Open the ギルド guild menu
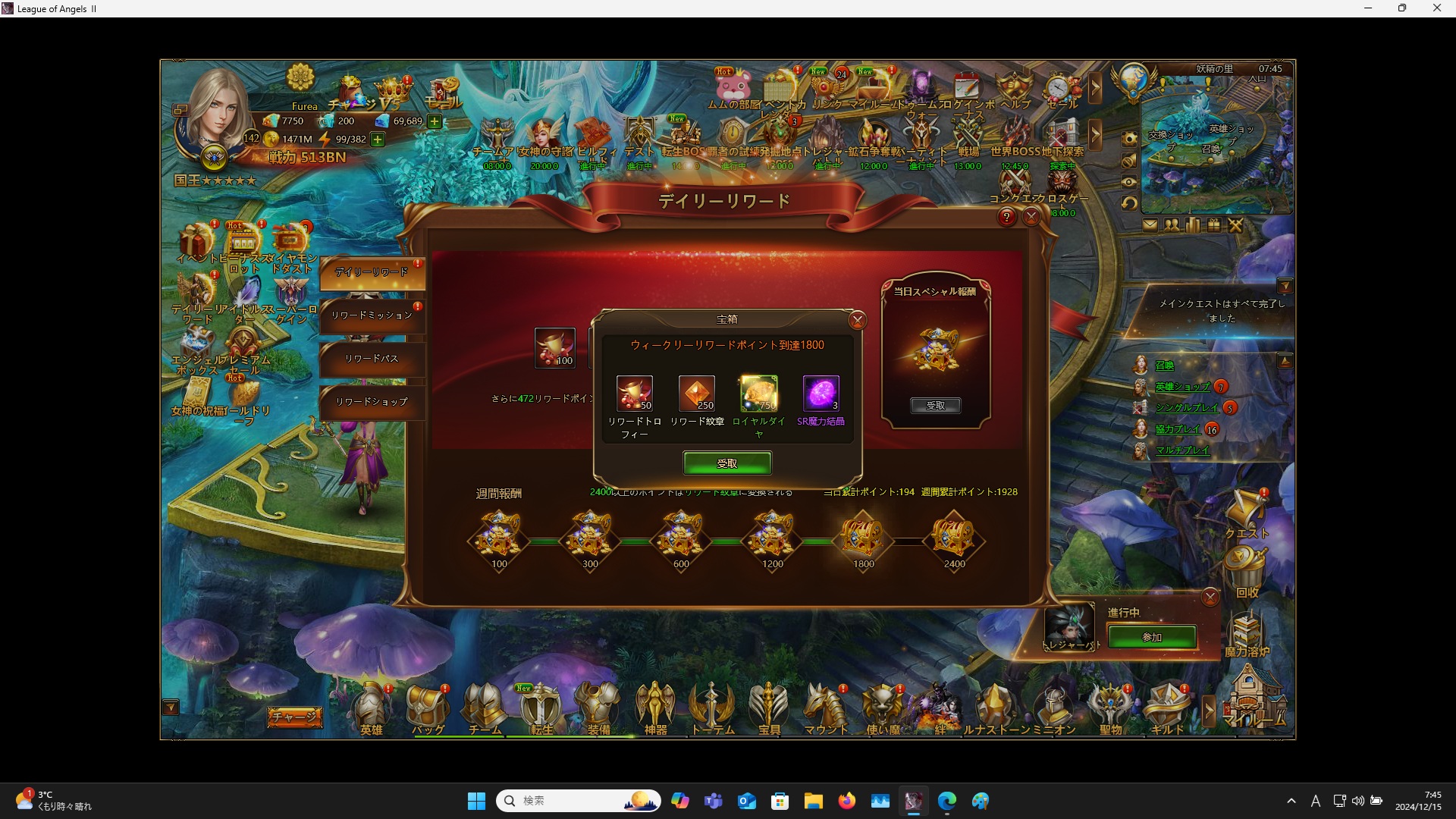 coord(1167,710)
